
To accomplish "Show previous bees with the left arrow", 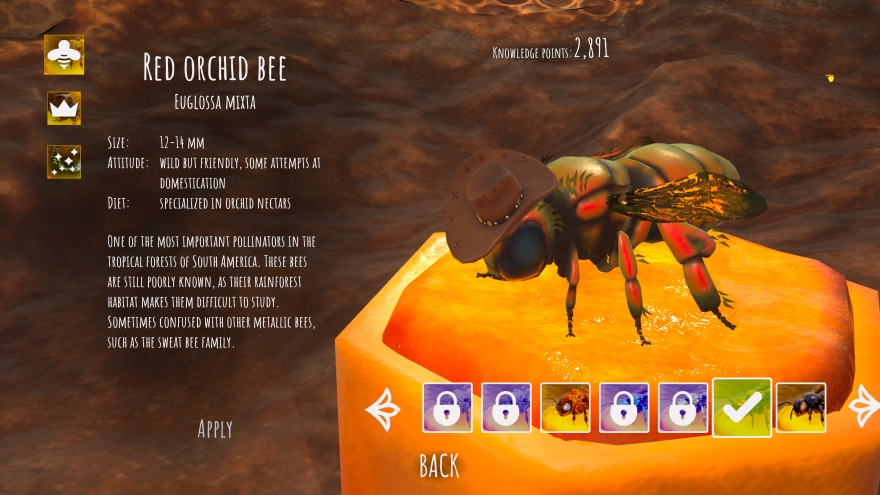I will pos(383,408).
